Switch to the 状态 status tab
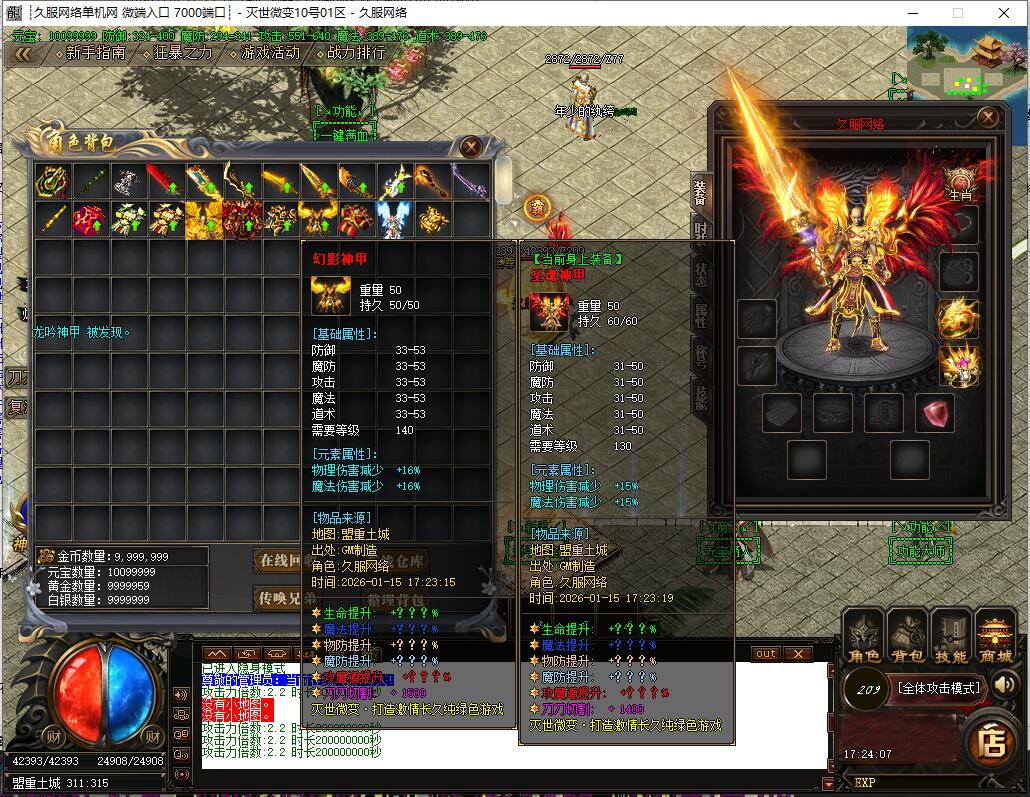The width and height of the screenshot is (1030, 797). click(700, 274)
